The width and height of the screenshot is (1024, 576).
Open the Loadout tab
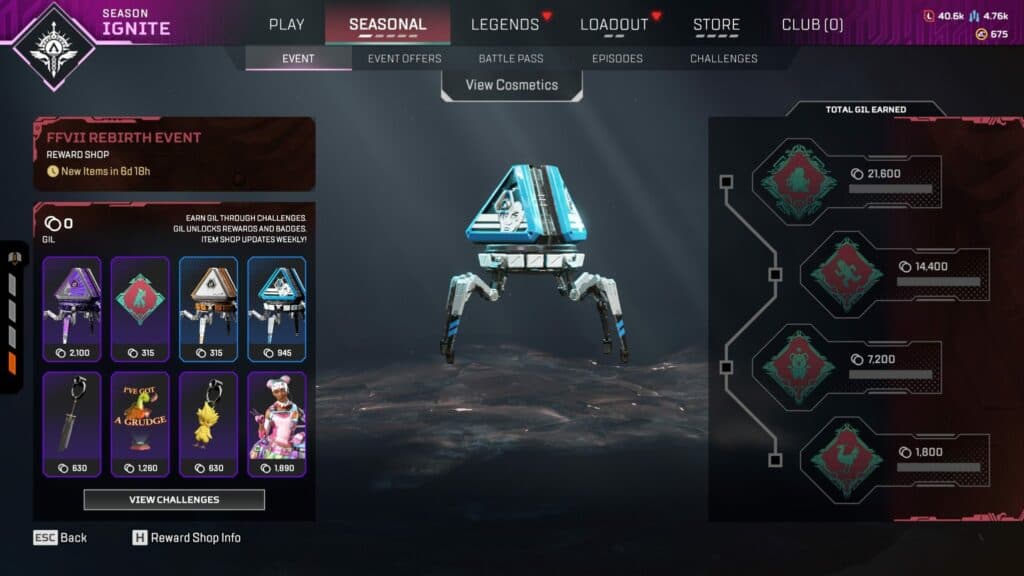pos(614,24)
